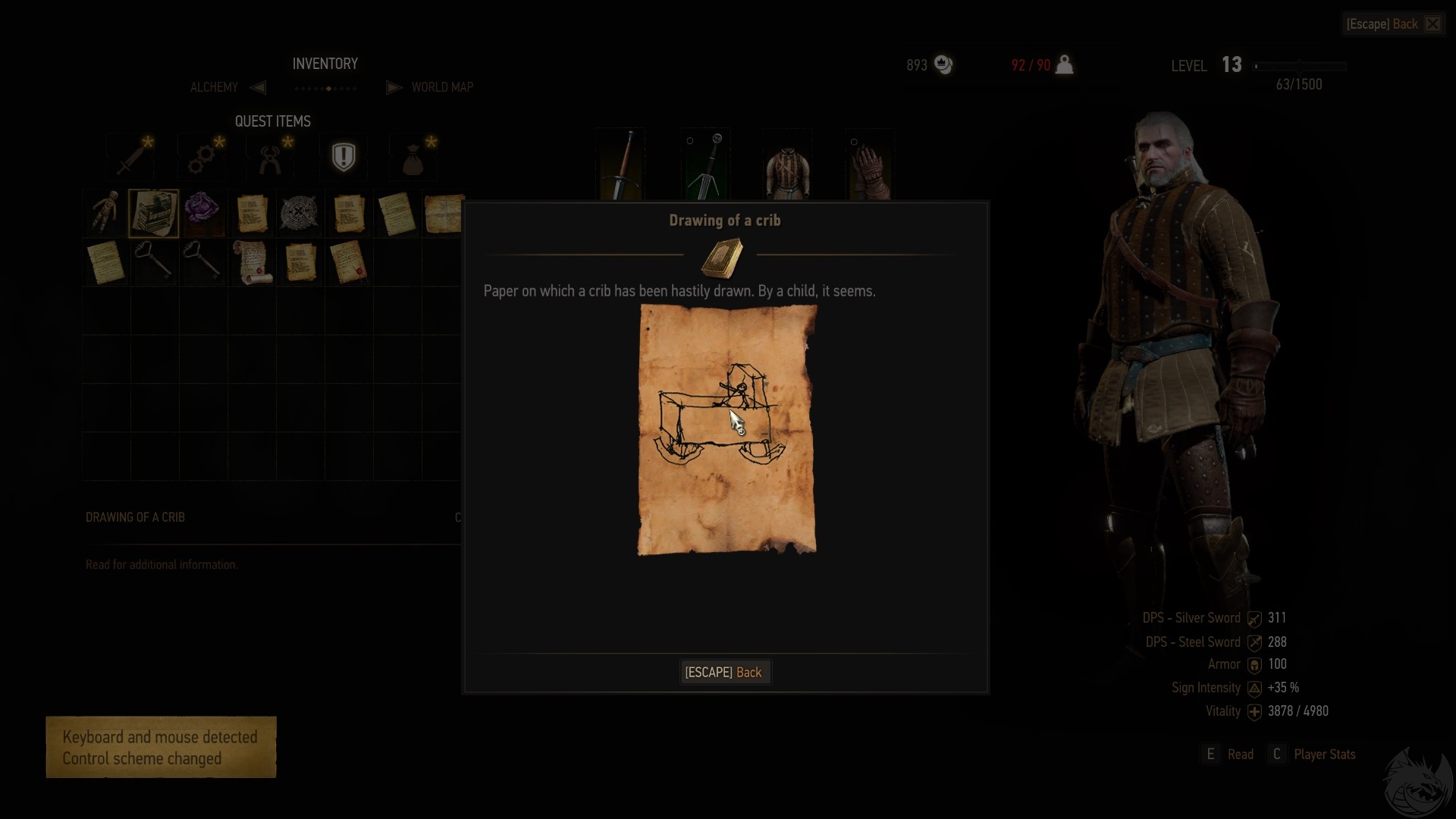Switch to the weapons tab with the sword icon

tap(130, 157)
